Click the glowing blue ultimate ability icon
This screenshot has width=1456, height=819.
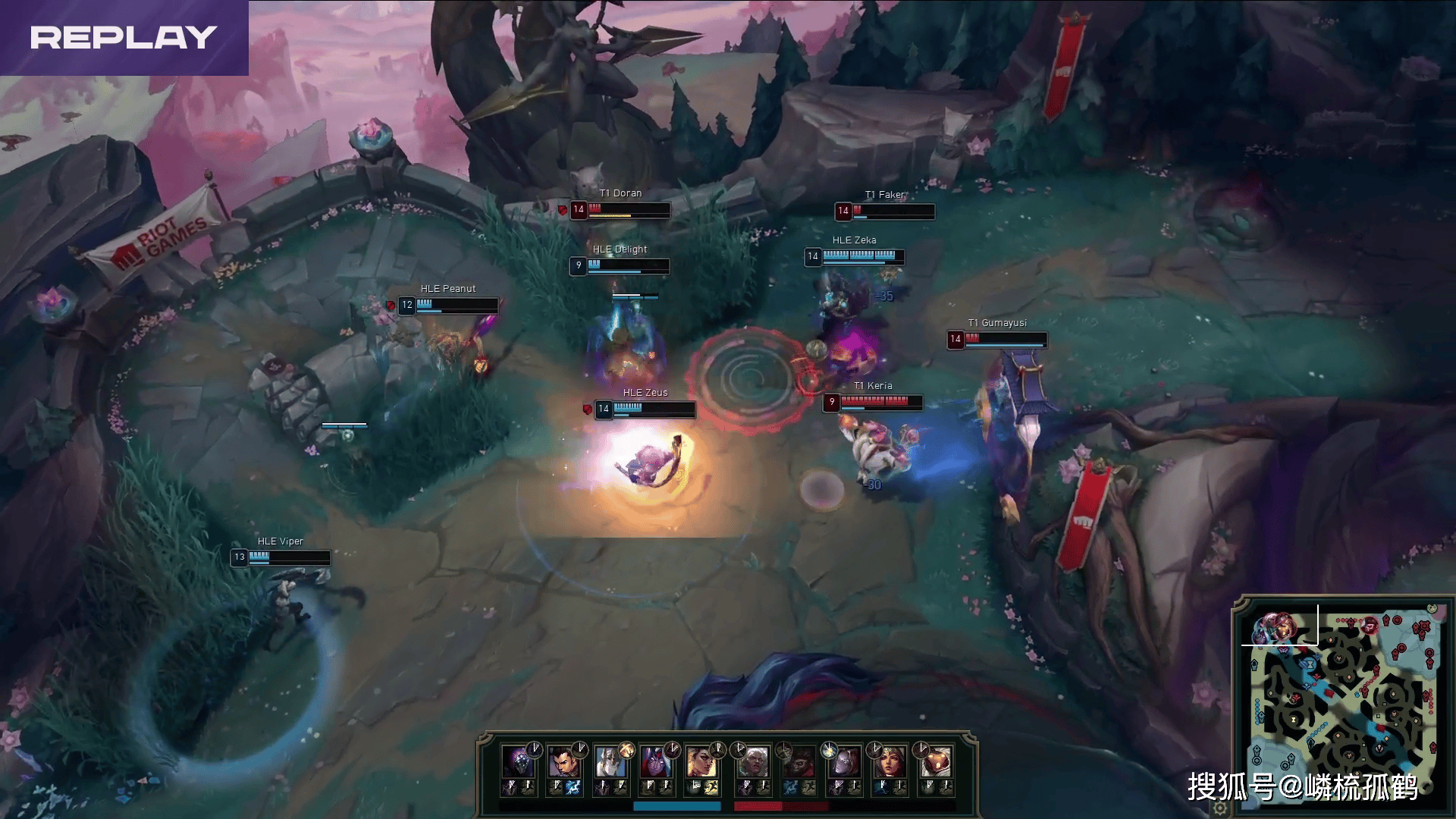click(x=829, y=750)
